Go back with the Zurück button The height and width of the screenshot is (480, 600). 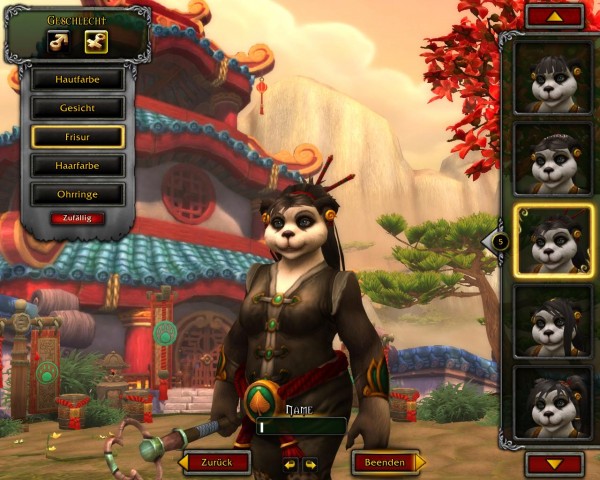coord(215,463)
